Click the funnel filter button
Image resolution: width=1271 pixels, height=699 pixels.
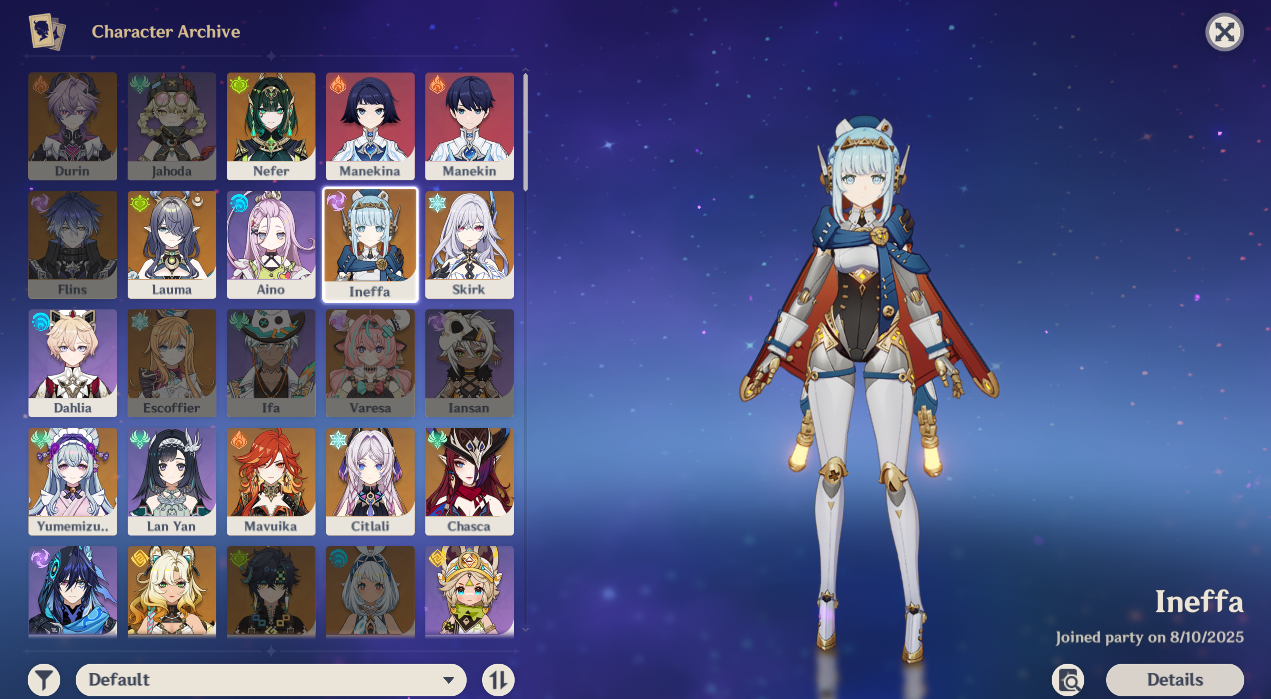click(x=44, y=680)
